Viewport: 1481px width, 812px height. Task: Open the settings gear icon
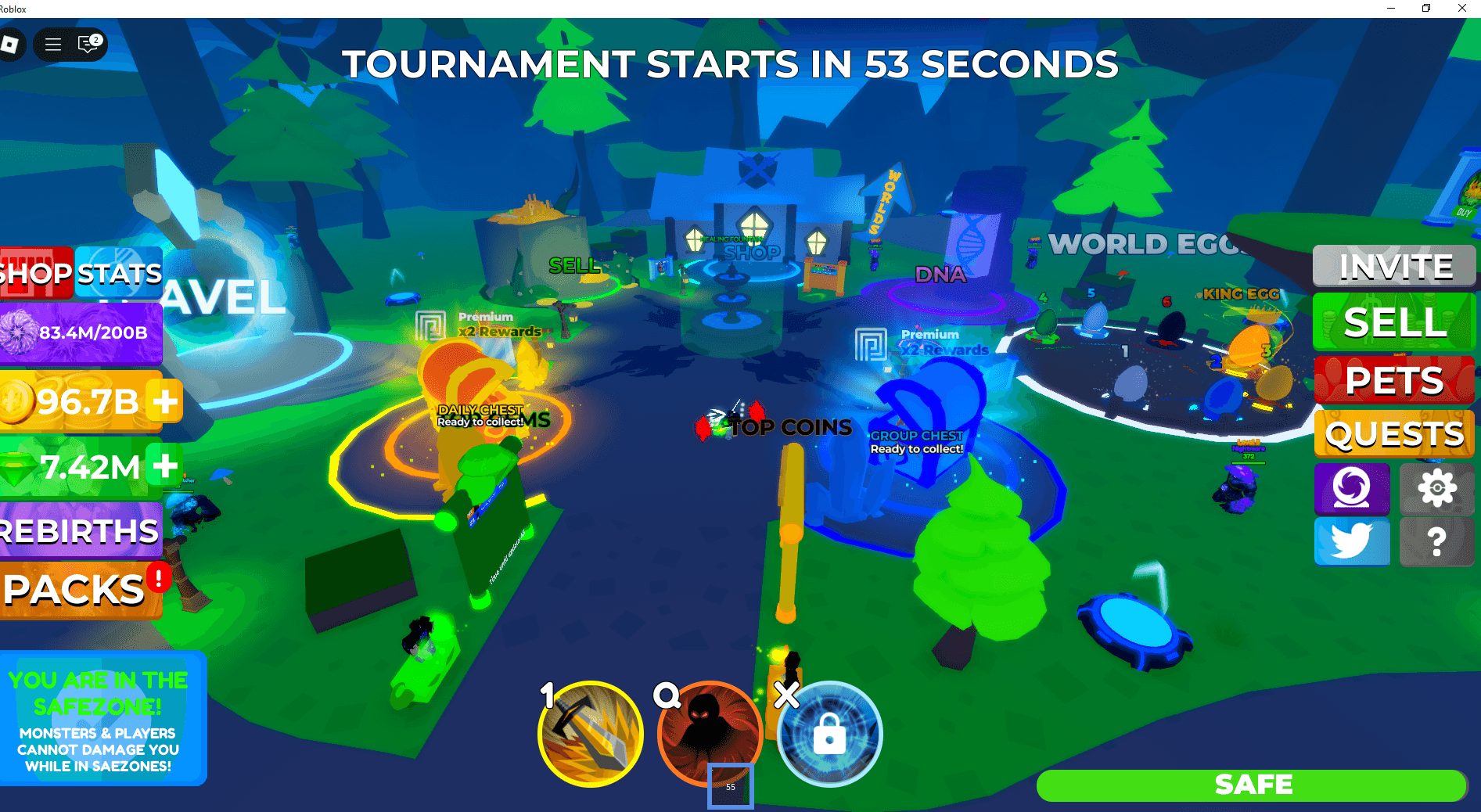coord(1436,489)
